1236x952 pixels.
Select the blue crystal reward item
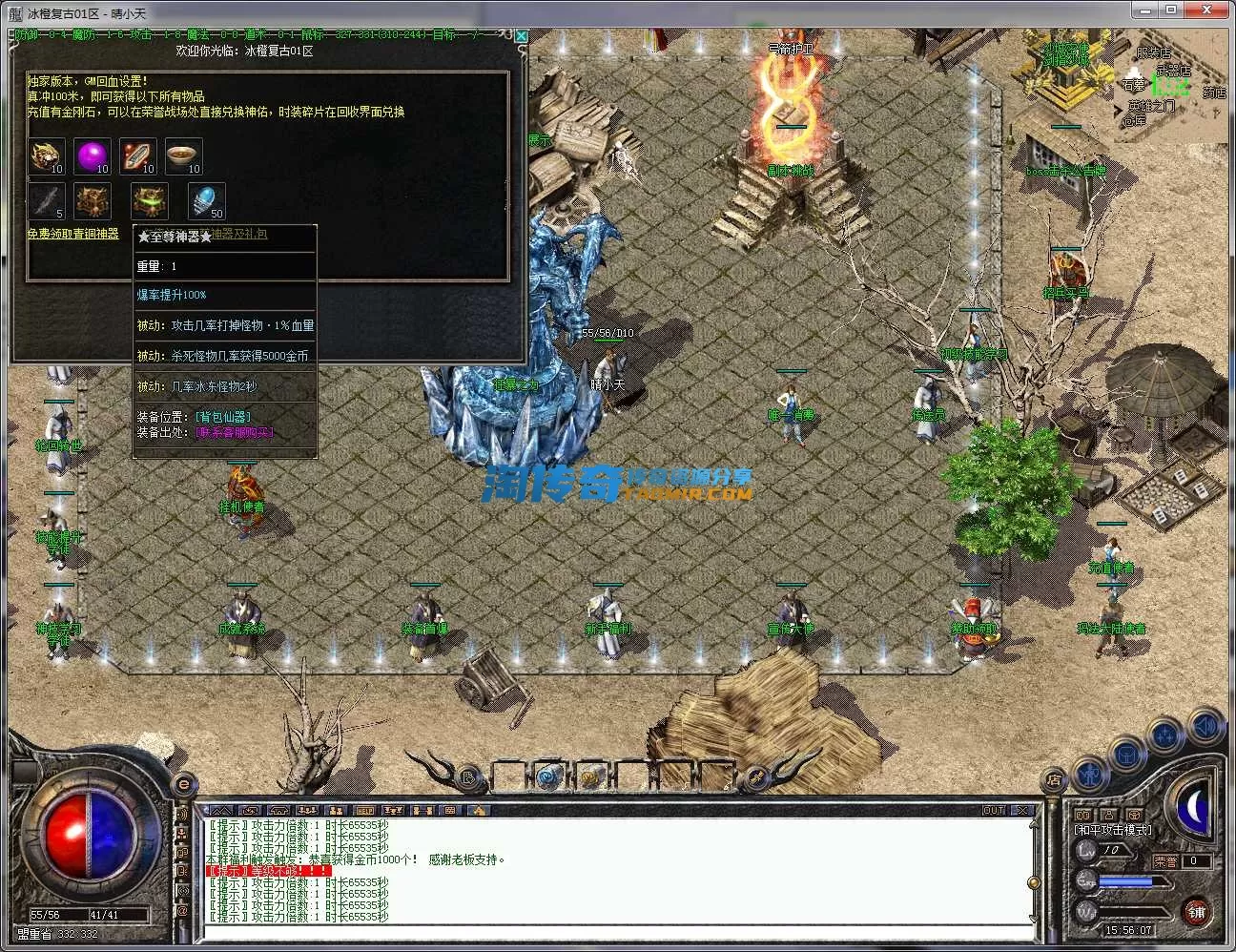point(206,200)
